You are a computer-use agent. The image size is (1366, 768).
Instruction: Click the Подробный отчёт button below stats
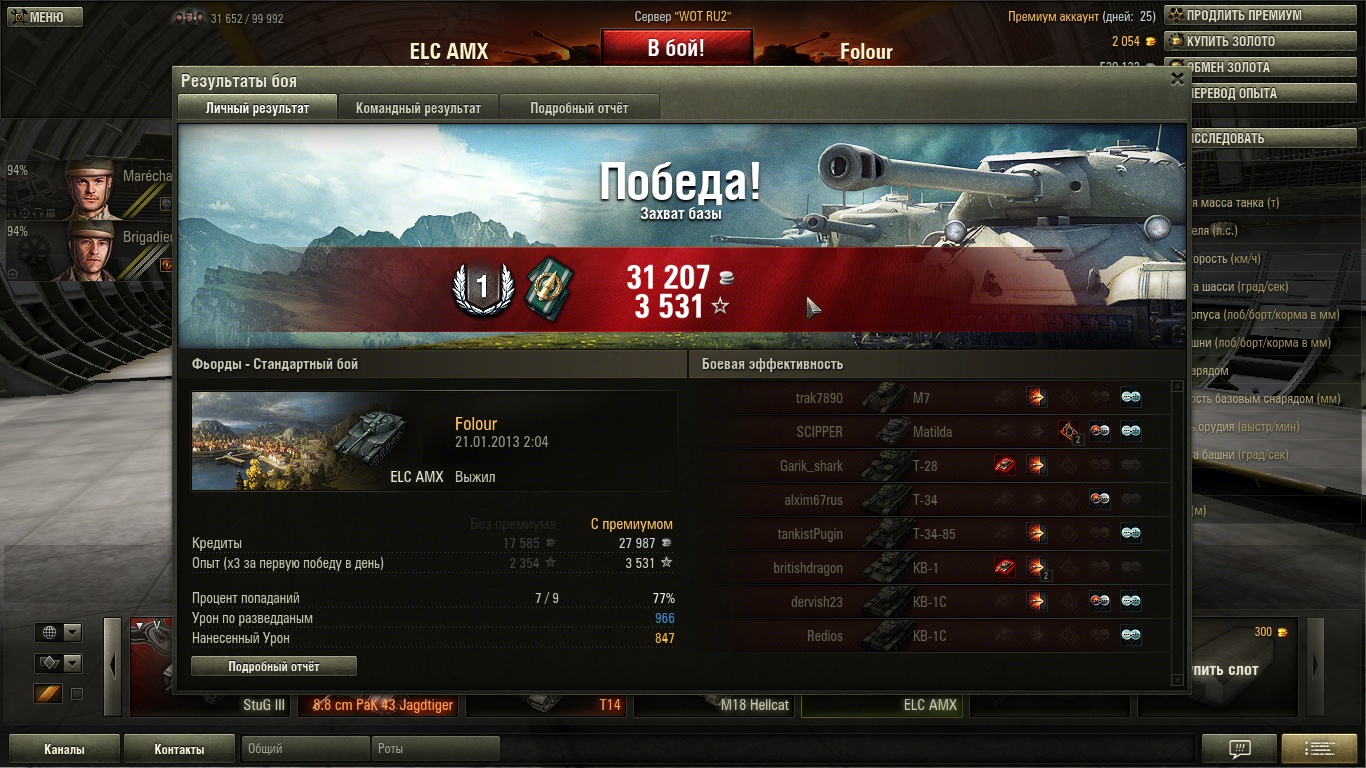[274, 666]
